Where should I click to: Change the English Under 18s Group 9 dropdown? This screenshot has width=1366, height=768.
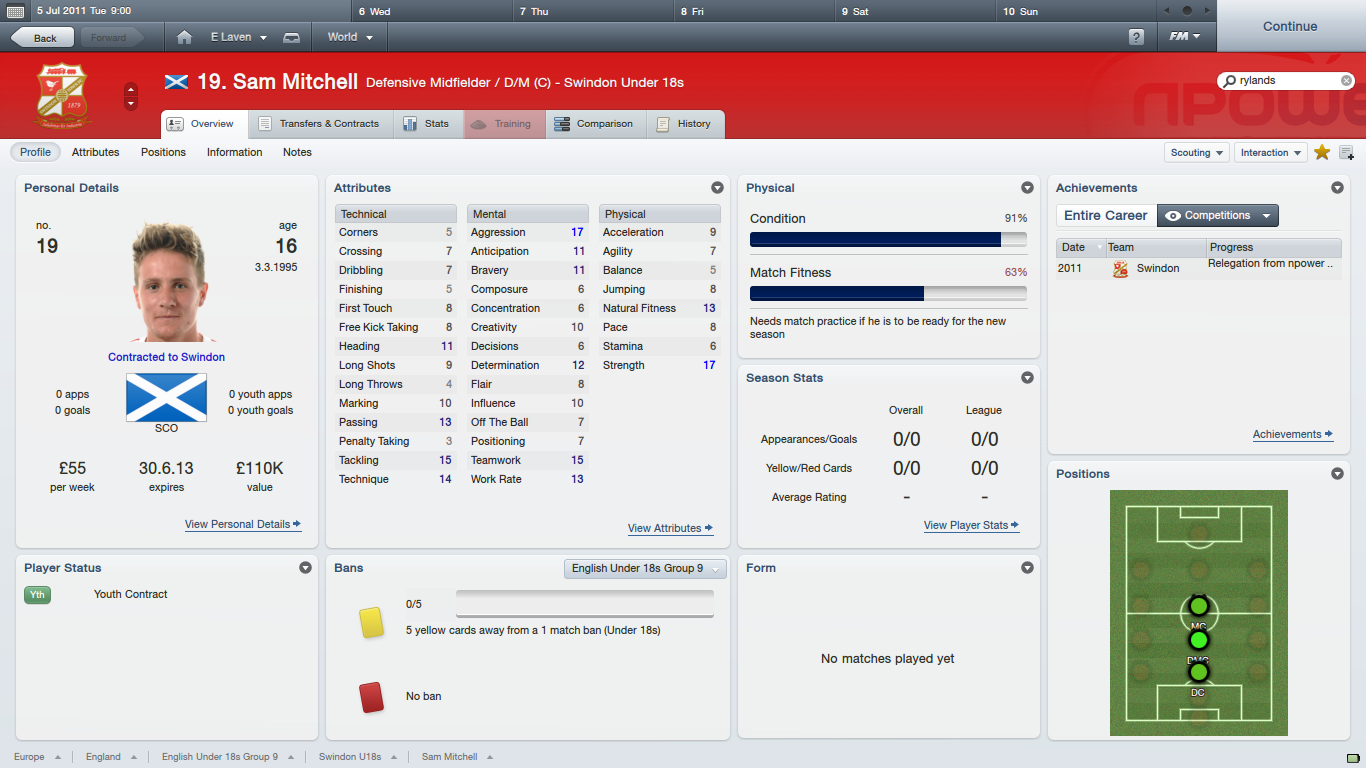click(x=645, y=568)
